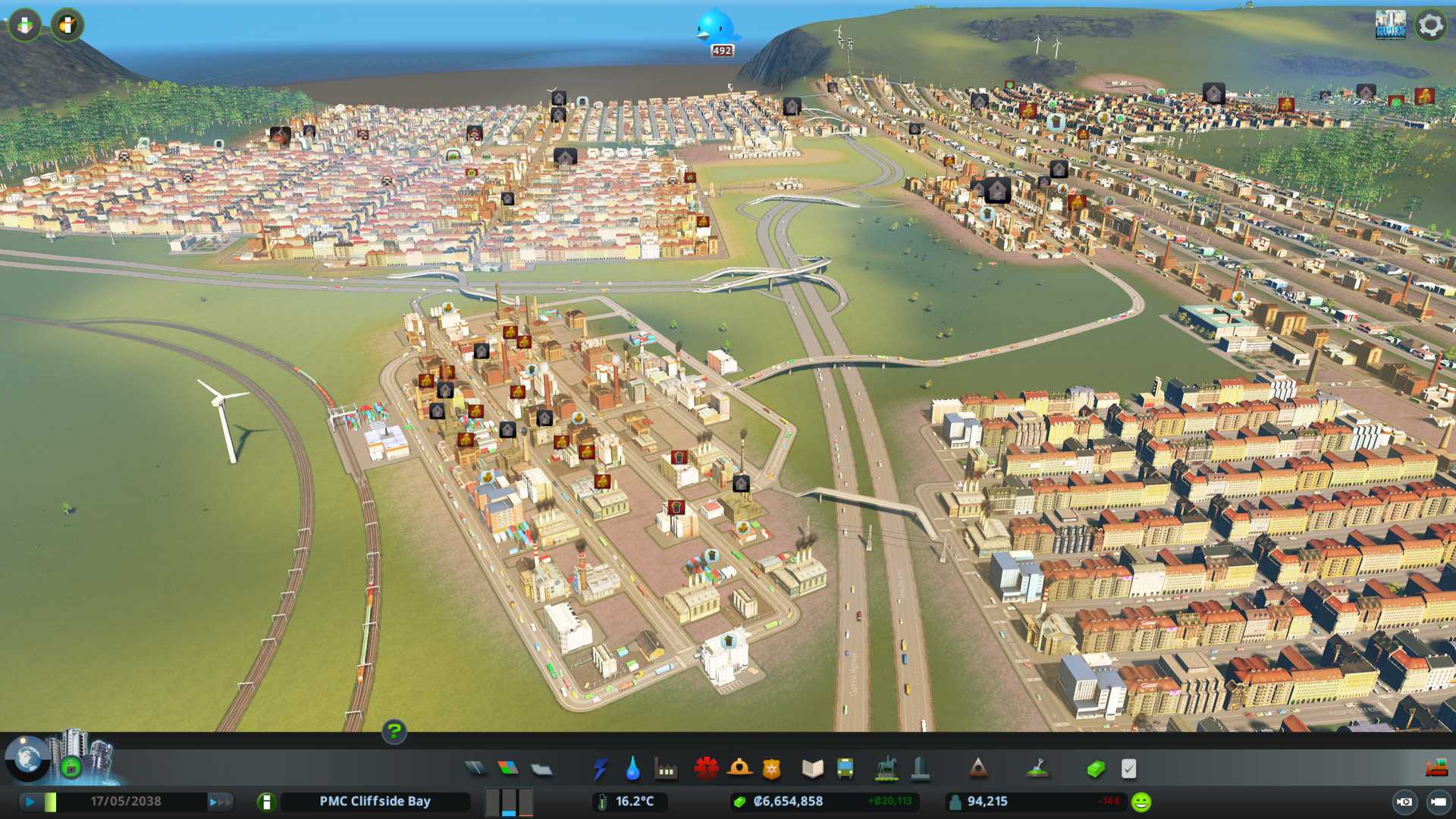Open the Education book menu
The image size is (1456, 819).
pyautogui.click(x=812, y=769)
